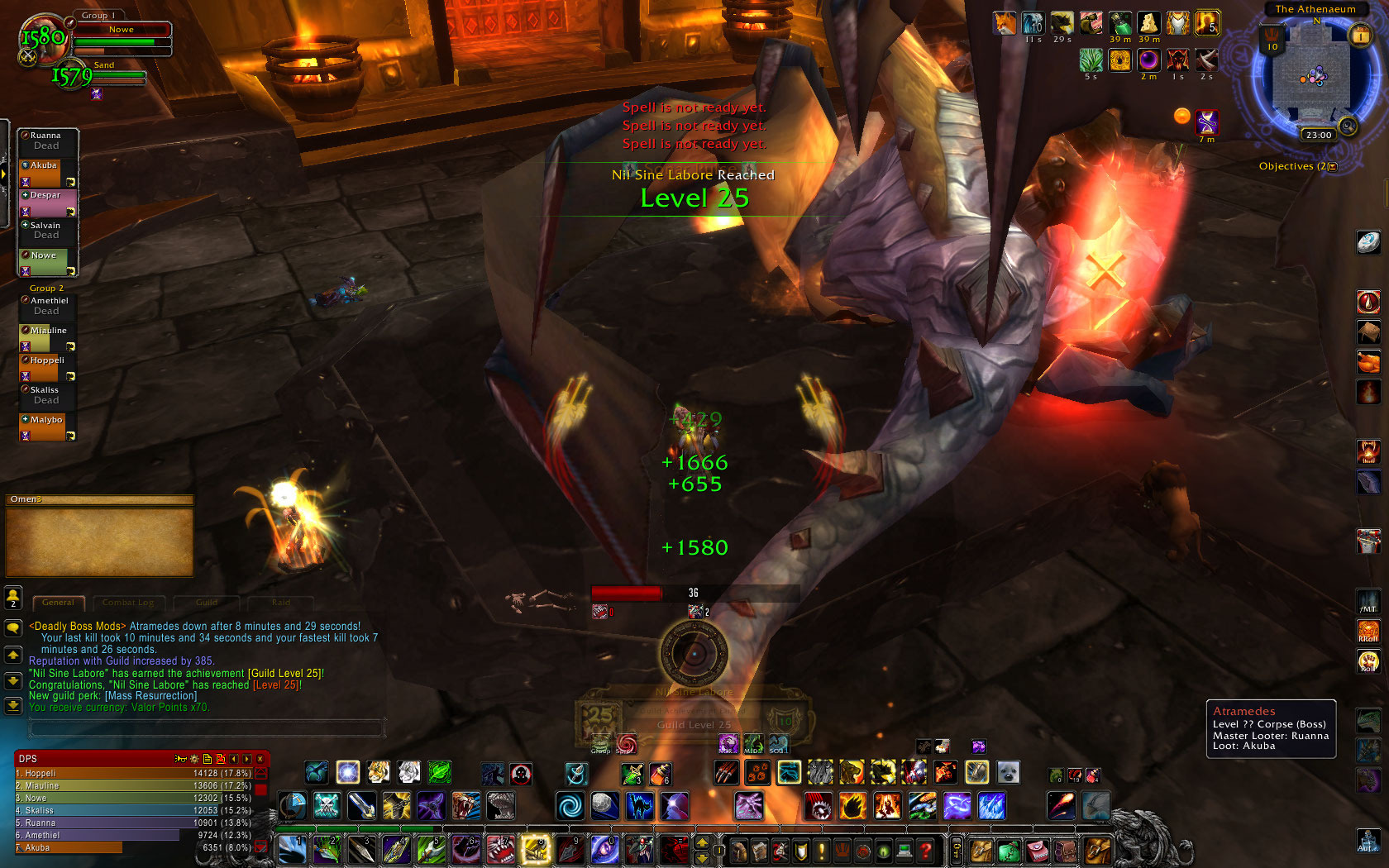Open DPS meter settings gear
1389x868 pixels.
(x=194, y=758)
